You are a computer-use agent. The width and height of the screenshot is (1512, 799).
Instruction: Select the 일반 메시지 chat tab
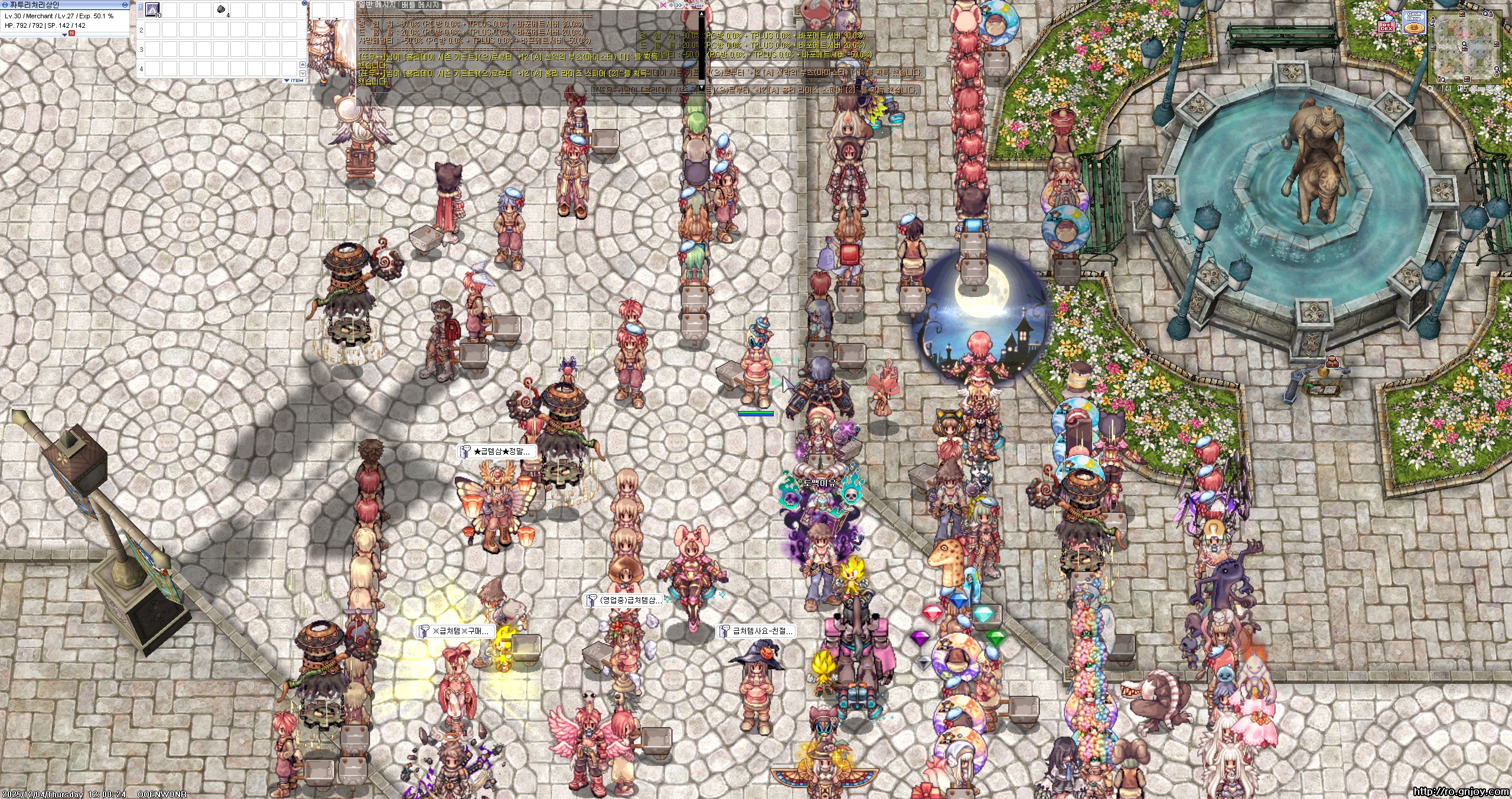[x=377, y=5]
